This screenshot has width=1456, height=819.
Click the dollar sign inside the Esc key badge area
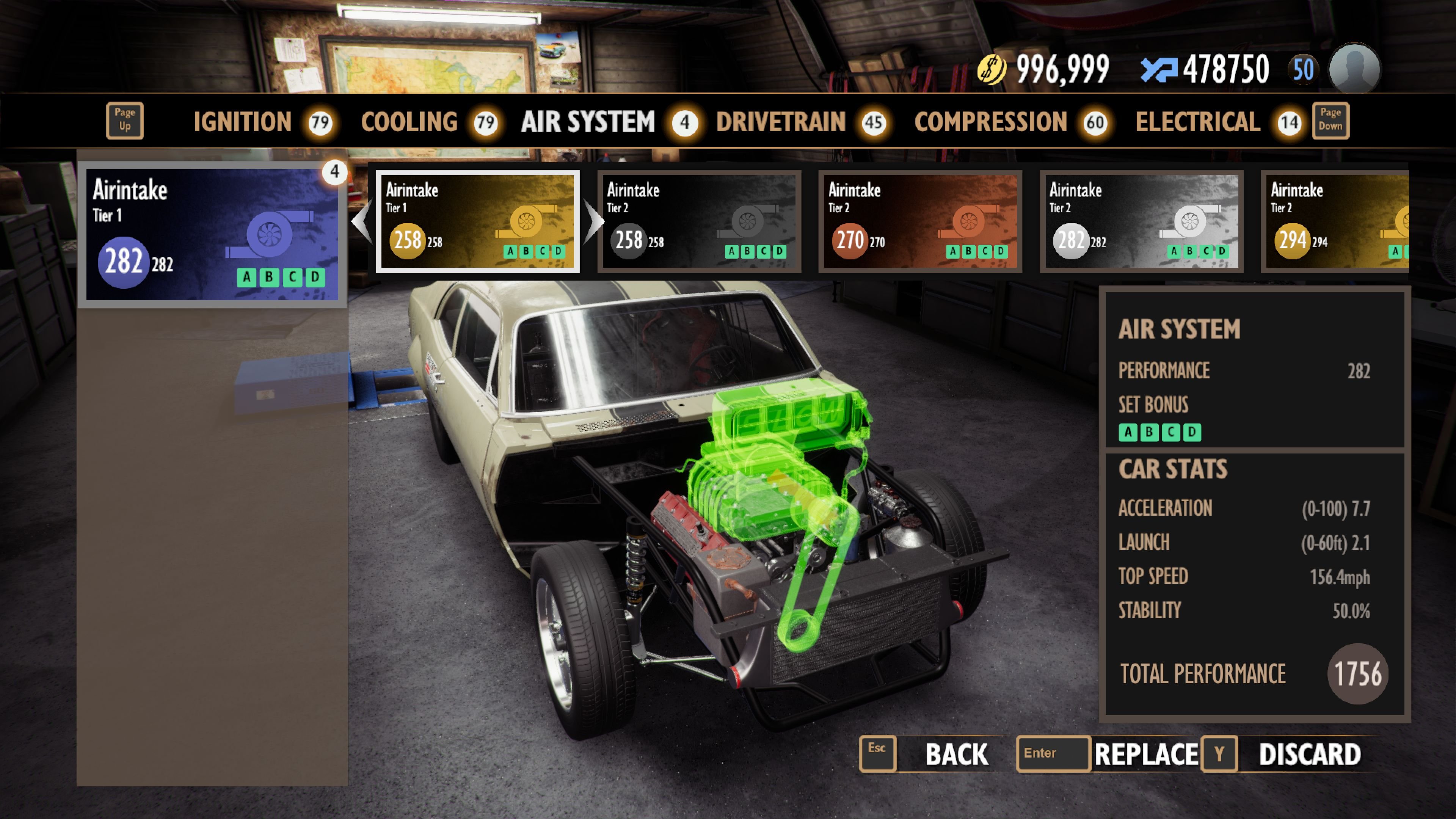[x=878, y=753]
